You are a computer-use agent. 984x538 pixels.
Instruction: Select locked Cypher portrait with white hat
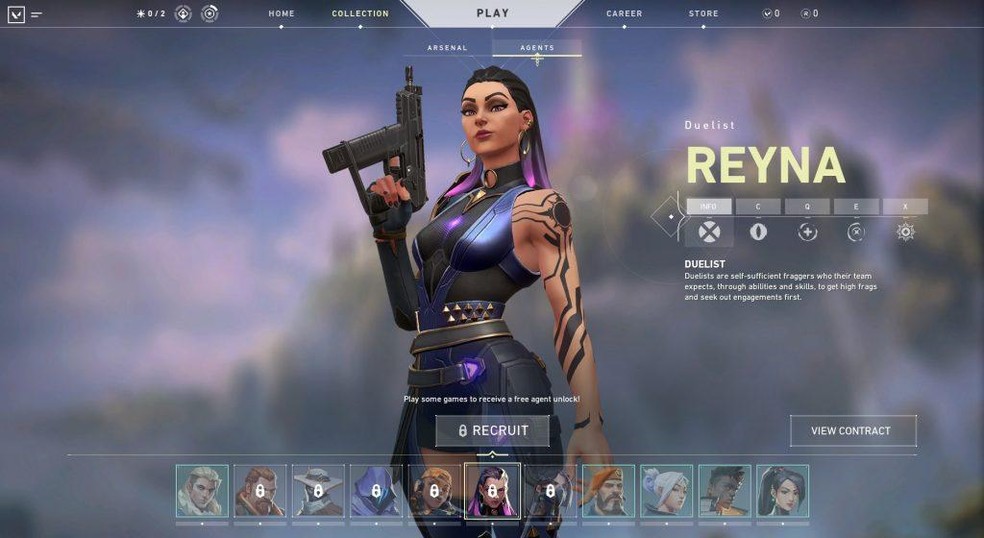pos(318,491)
